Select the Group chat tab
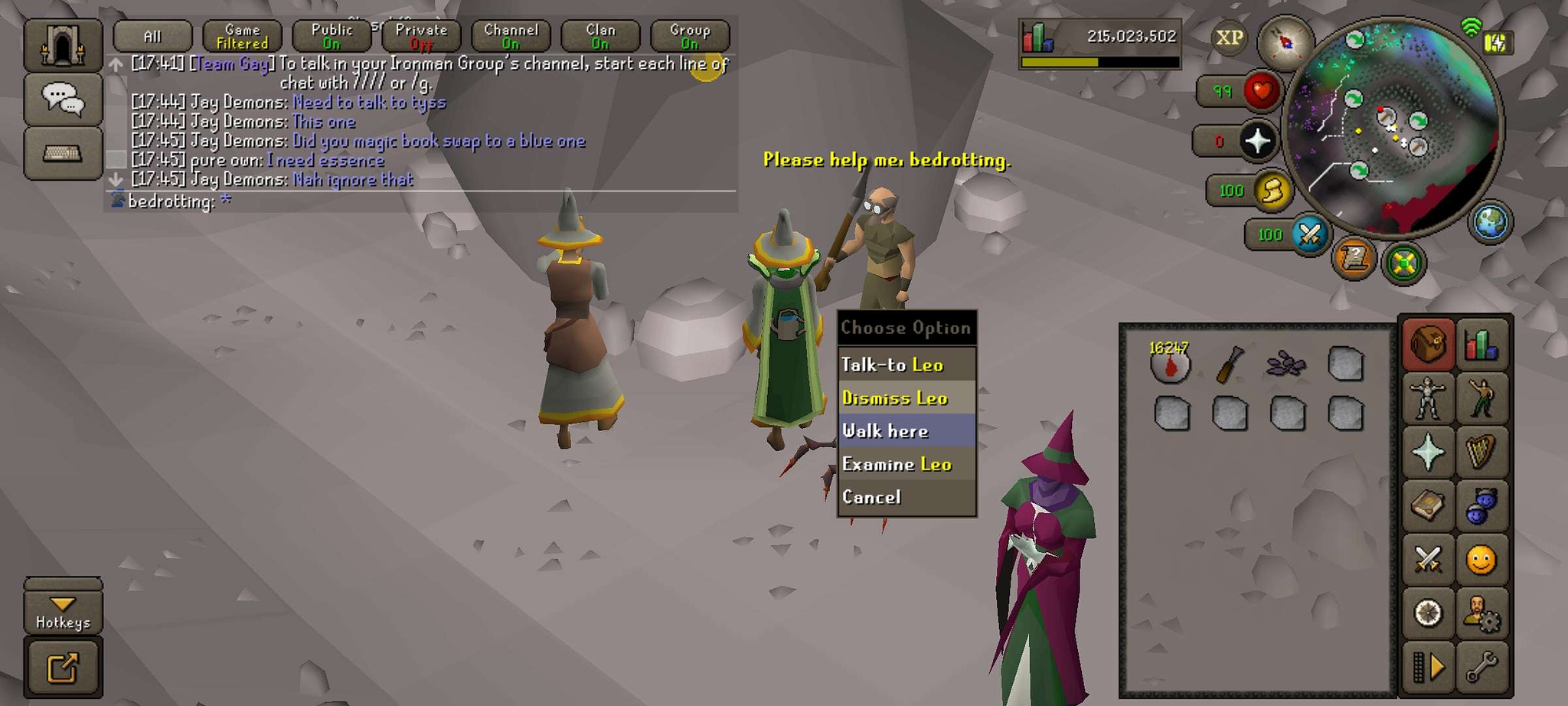This screenshot has width=1568, height=706. (x=690, y=36)
